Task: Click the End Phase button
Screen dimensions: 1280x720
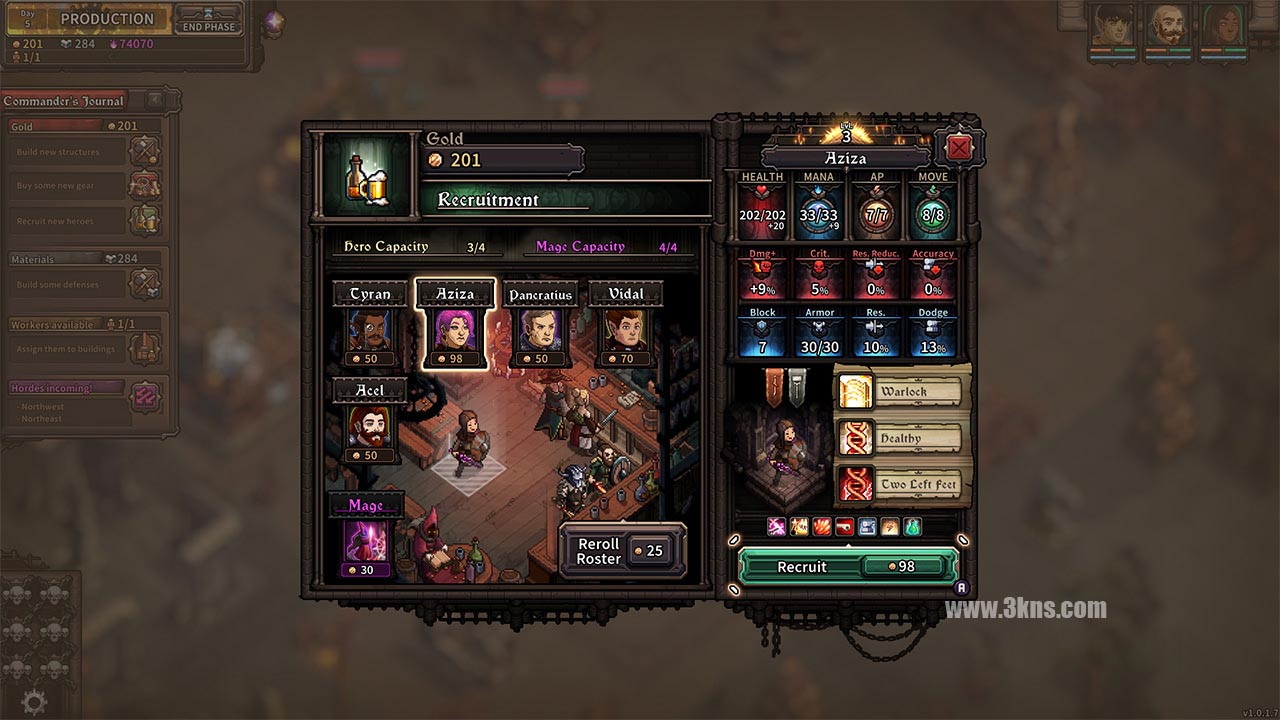Action: (208, 20)
